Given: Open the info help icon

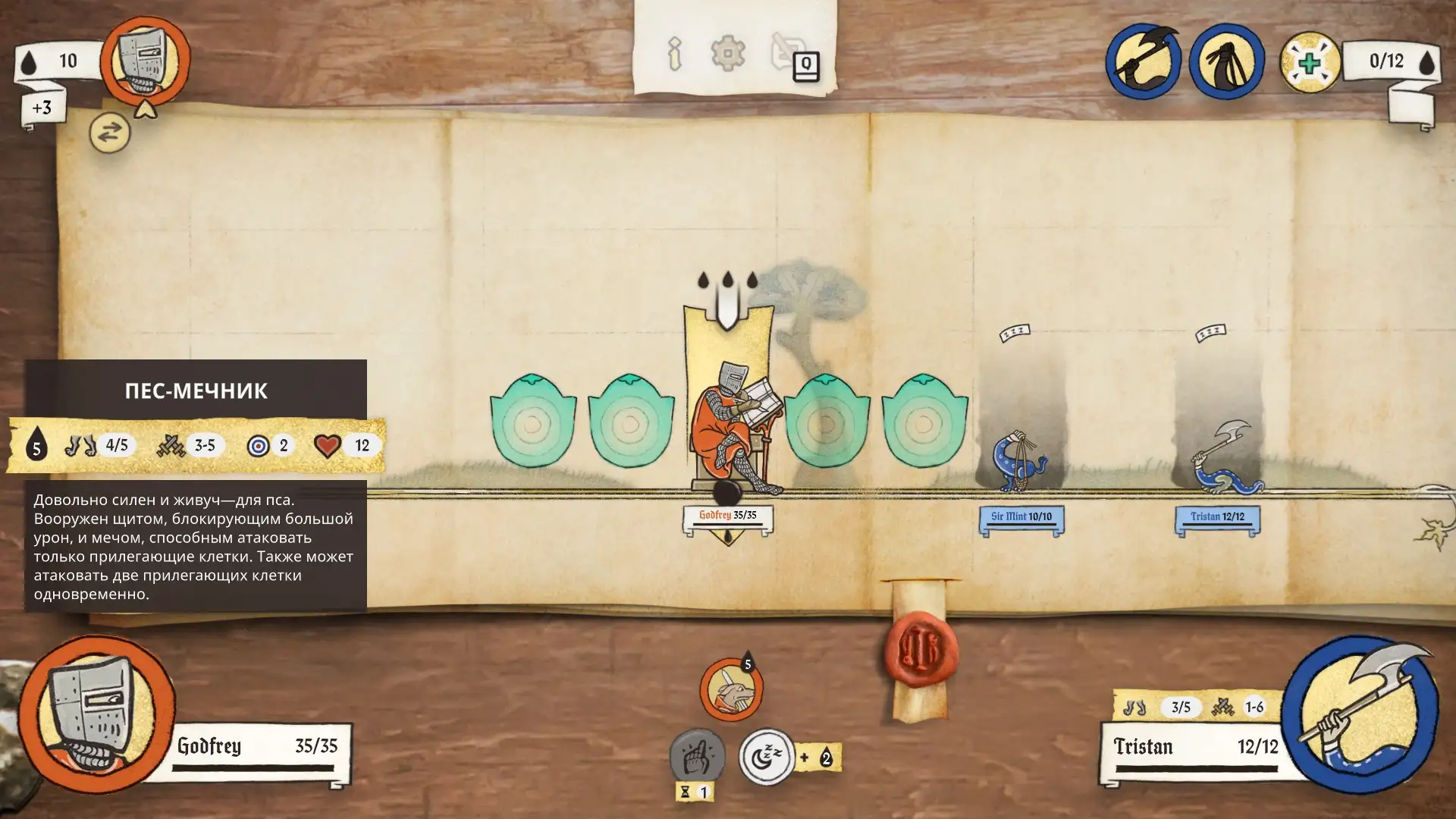Looking at the screenshot, I should click(x=674, y=54).
